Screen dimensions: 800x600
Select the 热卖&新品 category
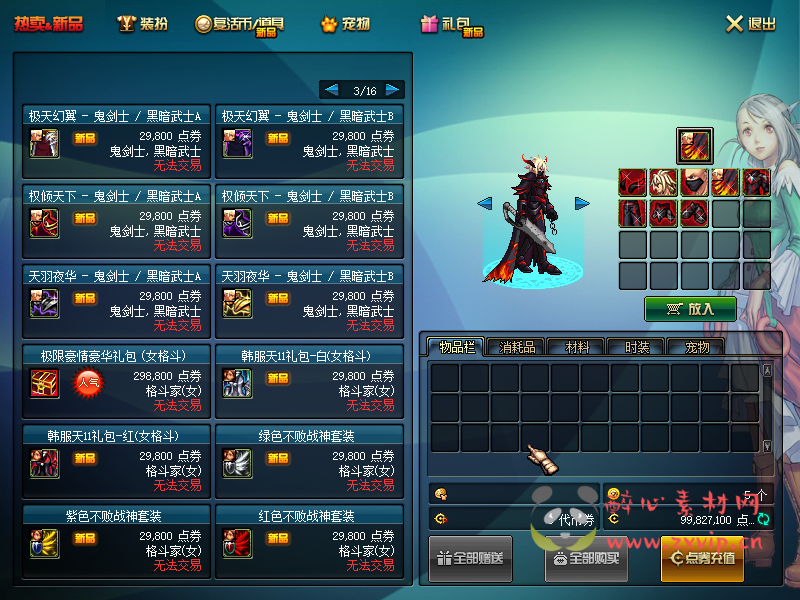coord(49,24)
